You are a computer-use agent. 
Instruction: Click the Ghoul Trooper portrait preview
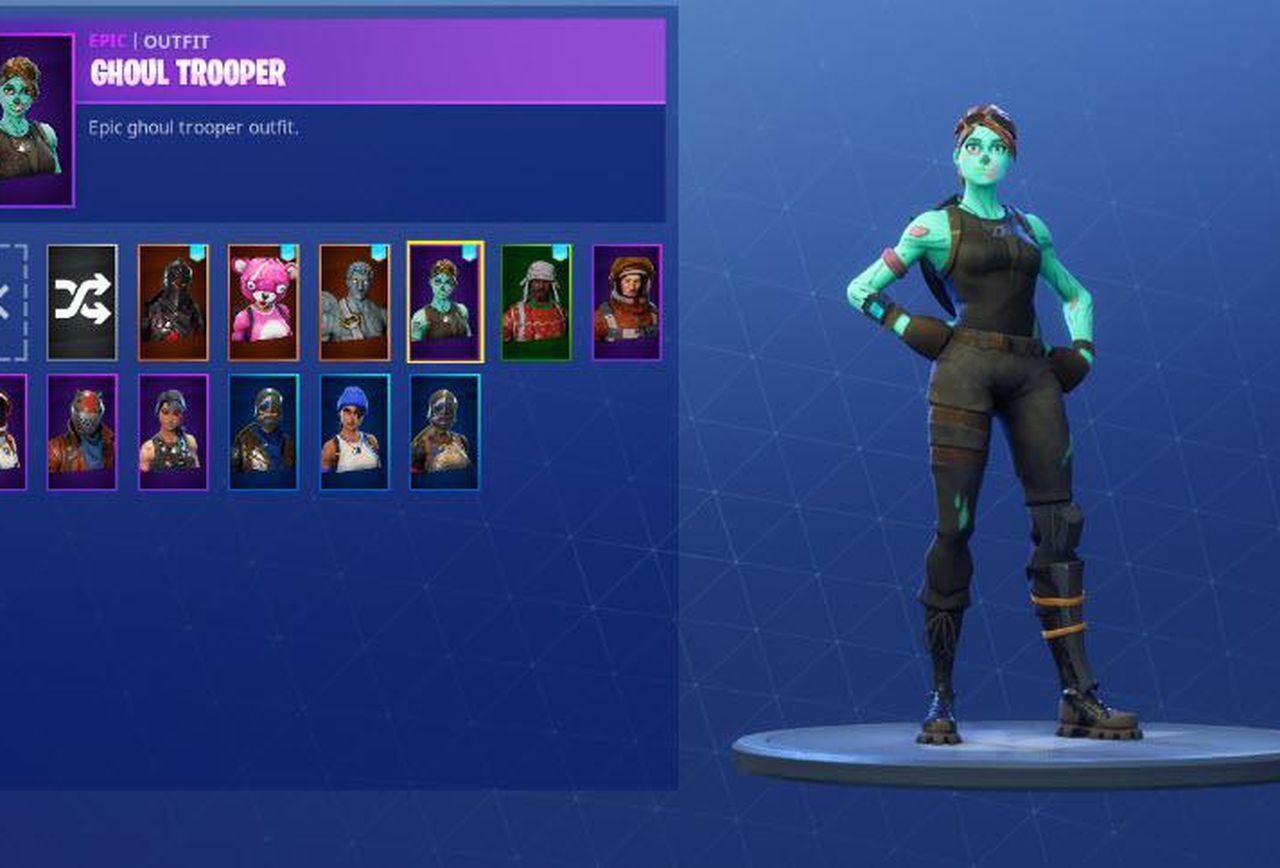click(x=35, y=115)
